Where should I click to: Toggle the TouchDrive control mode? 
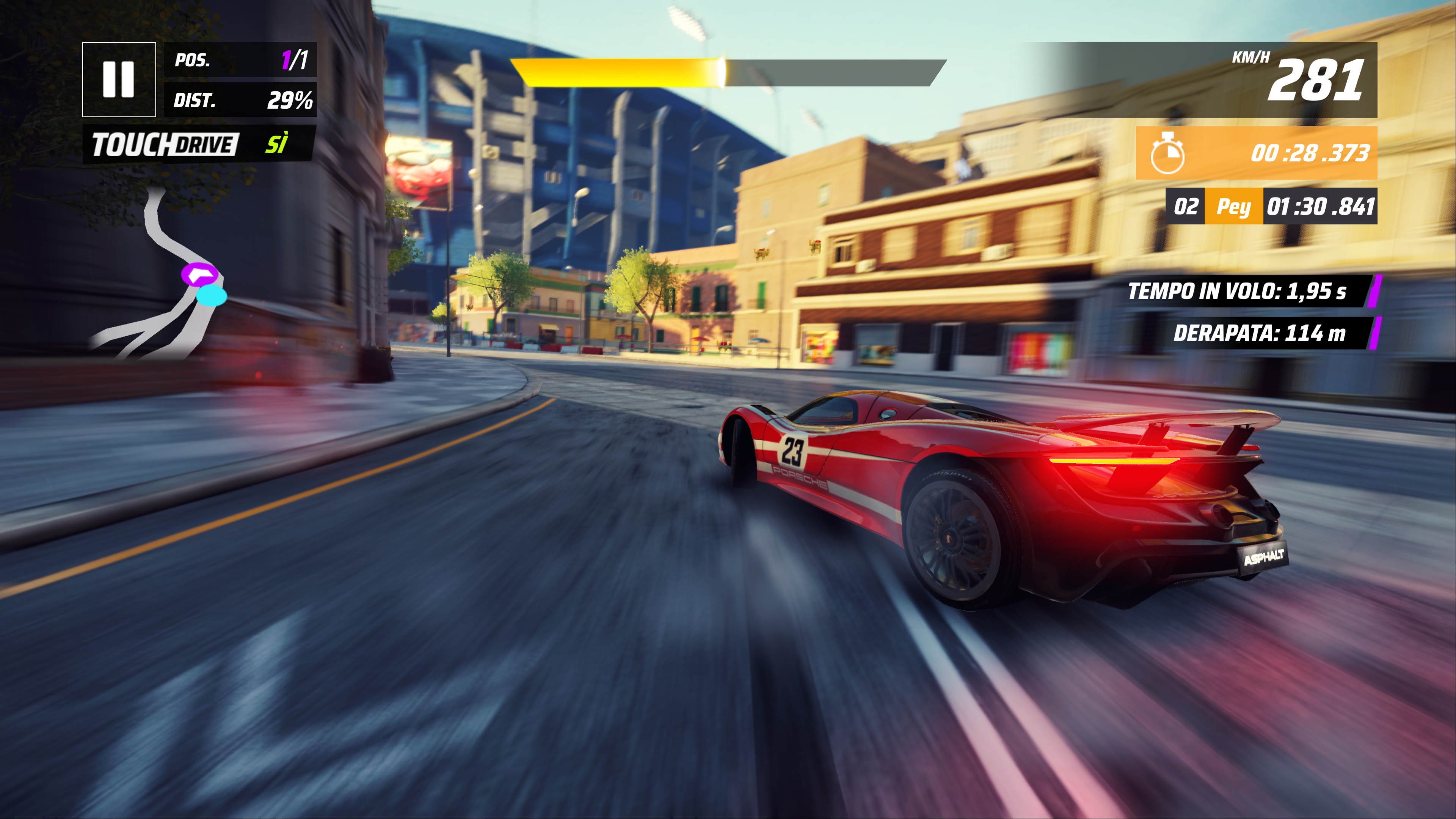[x=198, y=144]
